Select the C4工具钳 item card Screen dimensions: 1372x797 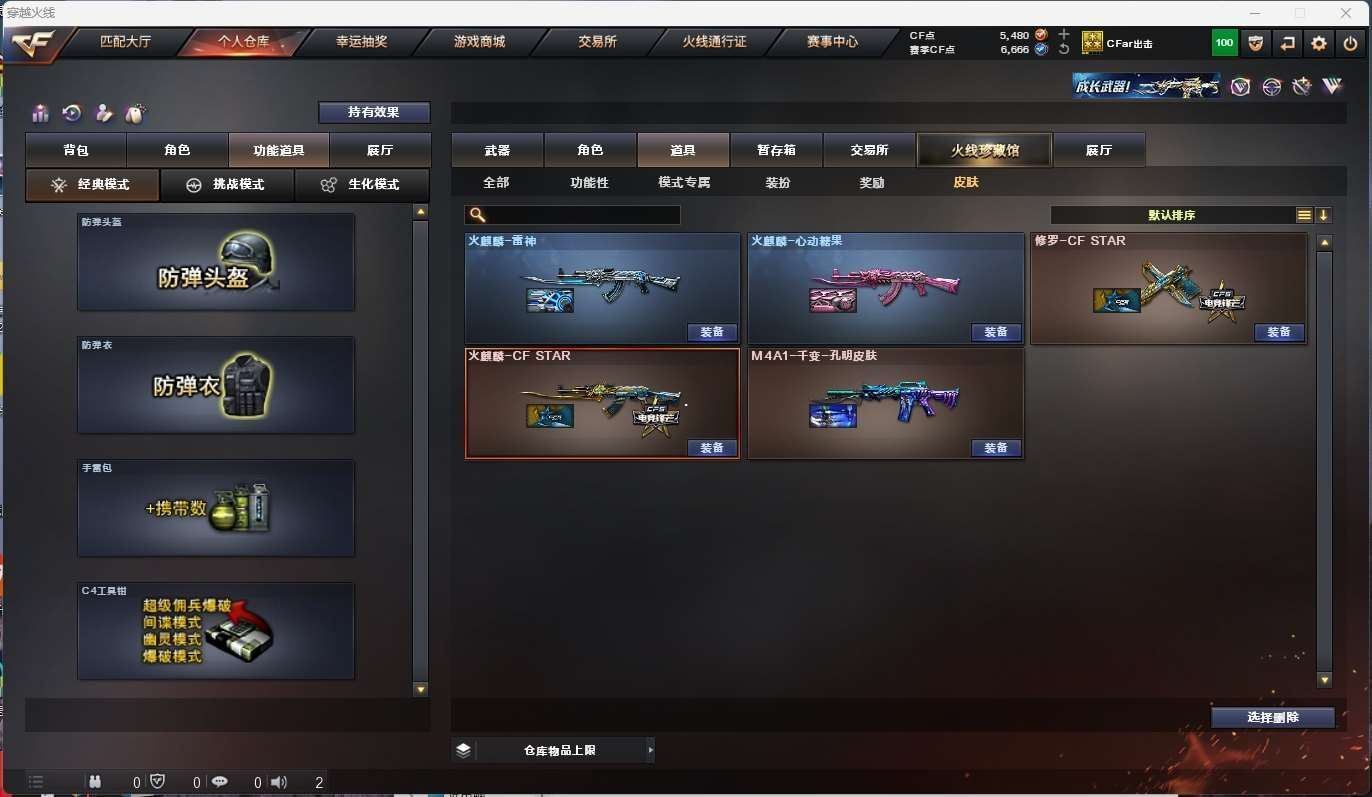(216, 631)
